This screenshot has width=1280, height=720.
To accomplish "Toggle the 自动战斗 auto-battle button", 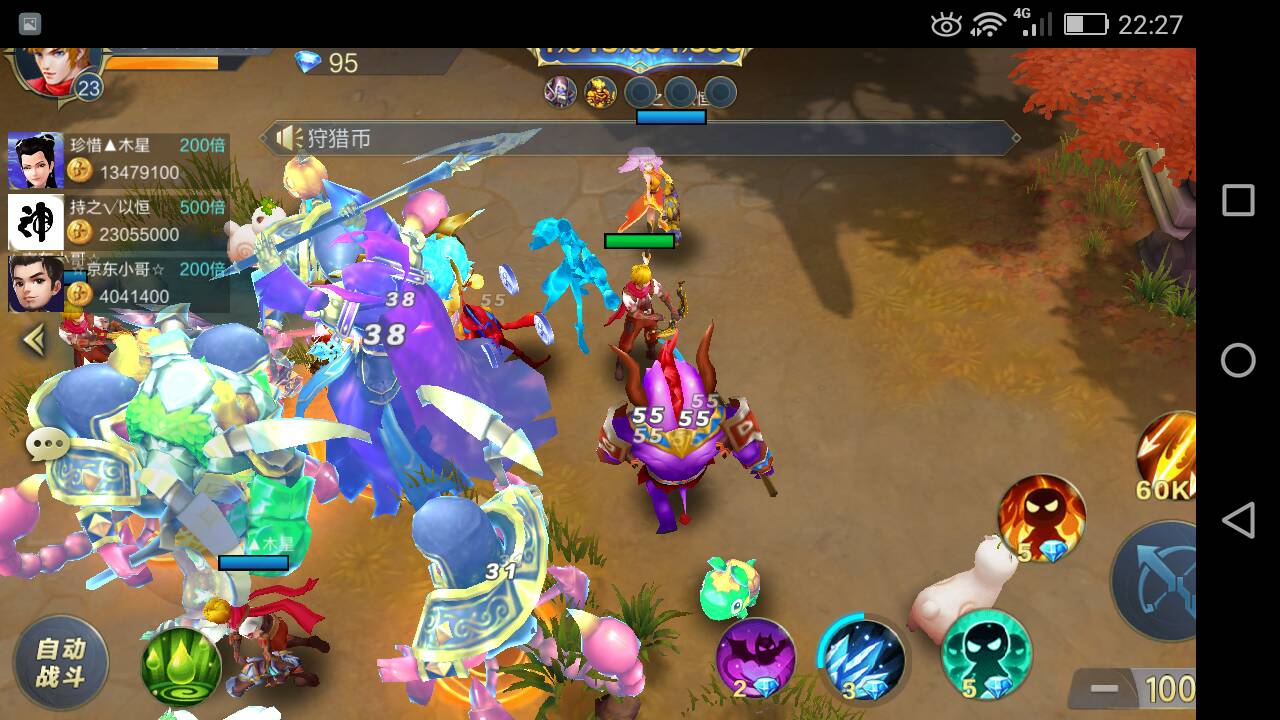I will click(61, 662).
